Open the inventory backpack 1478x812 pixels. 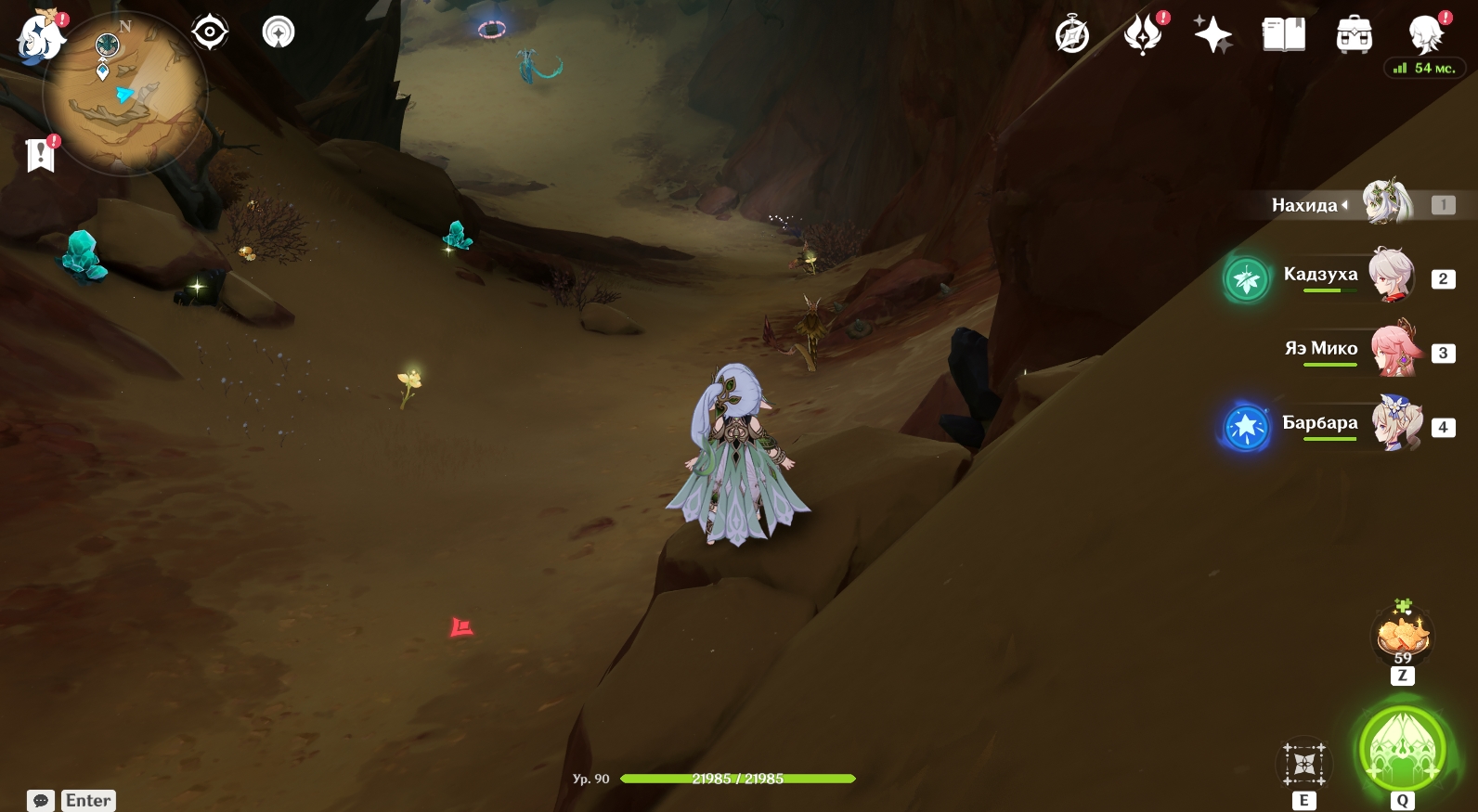tap(1355, 35)
